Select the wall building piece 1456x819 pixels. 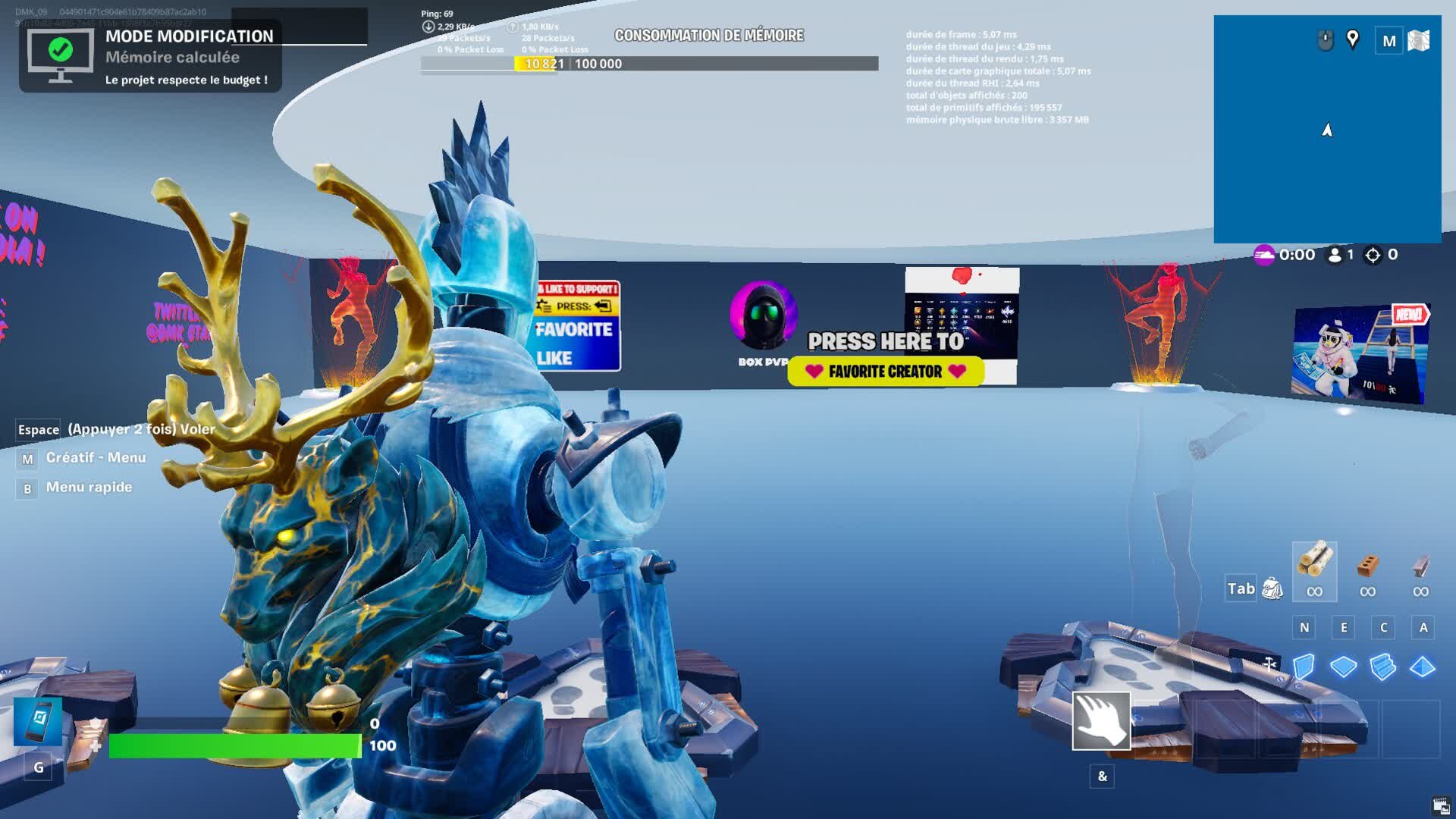[1304, 667]
